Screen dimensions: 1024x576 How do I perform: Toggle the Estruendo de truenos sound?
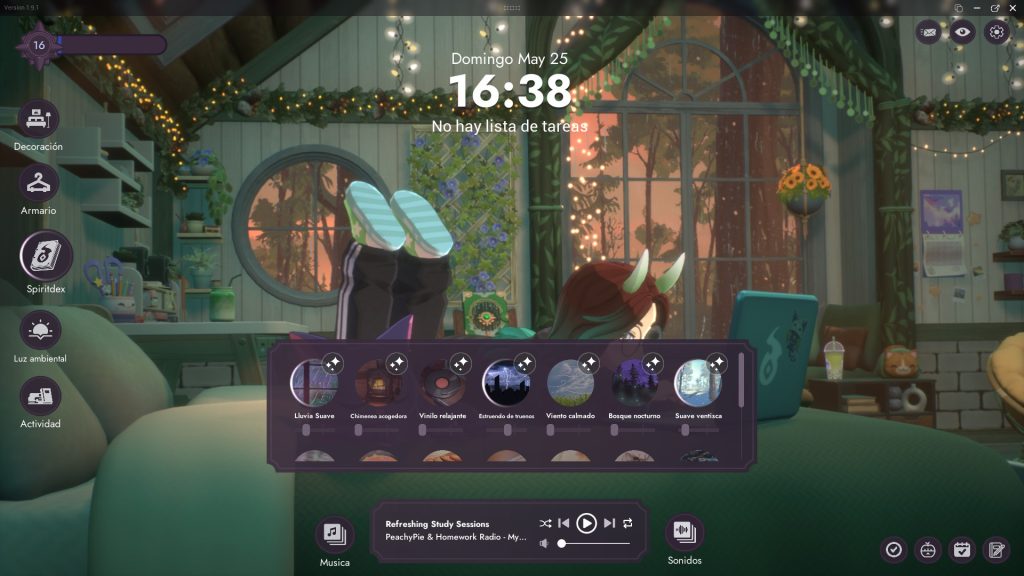click(x=506, y=383)
